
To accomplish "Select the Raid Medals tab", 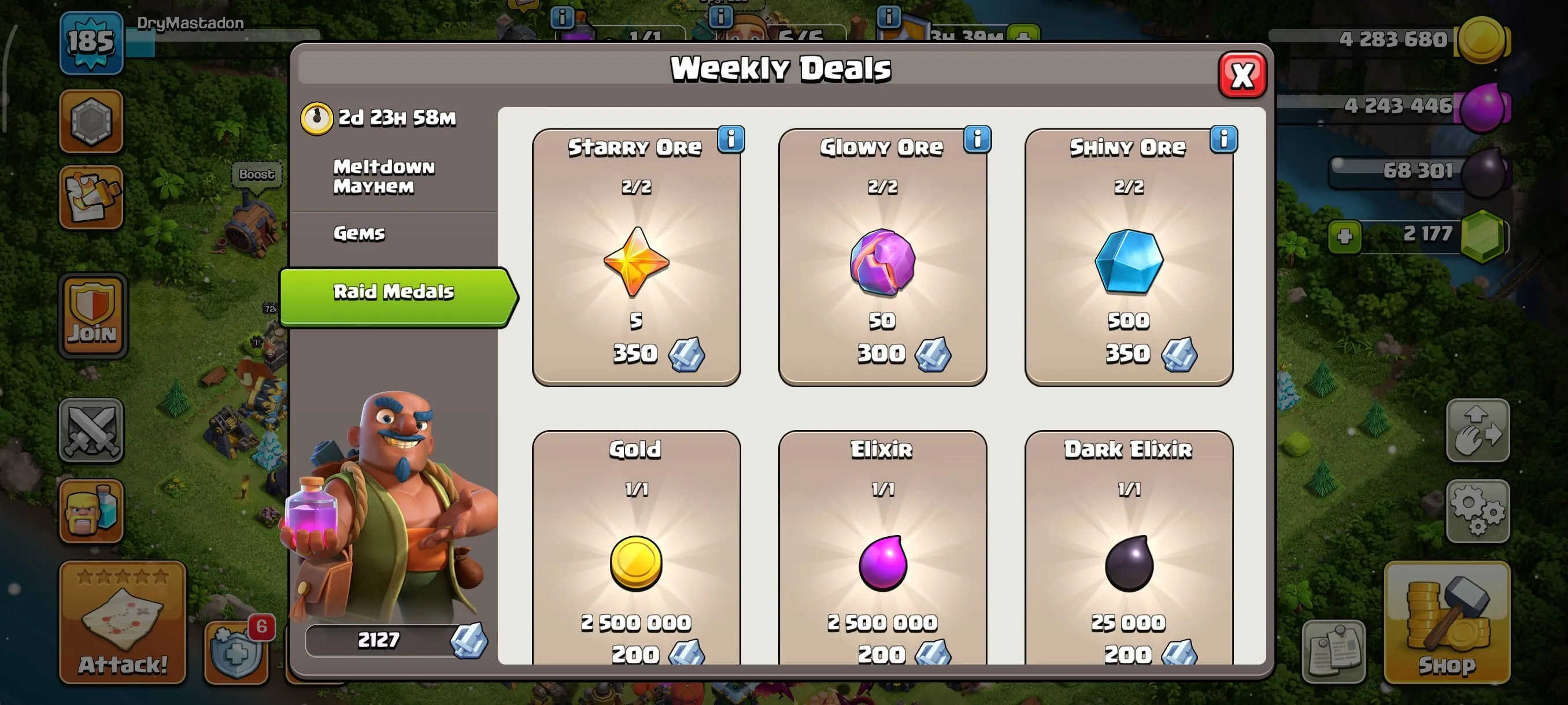I will pyautogui.click(x=393, y=292).
